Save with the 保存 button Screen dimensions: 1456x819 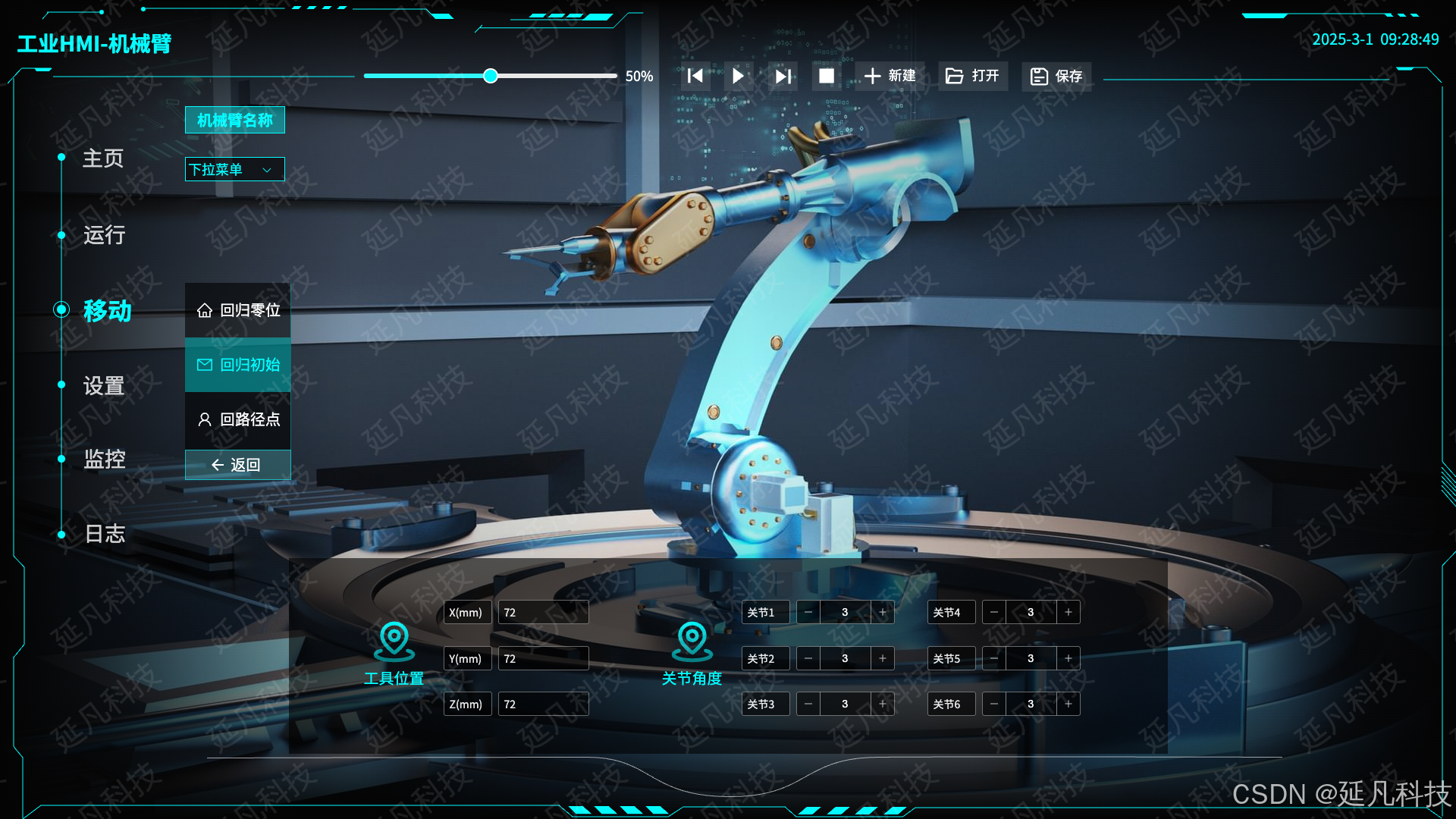(x=1056, y=76)
